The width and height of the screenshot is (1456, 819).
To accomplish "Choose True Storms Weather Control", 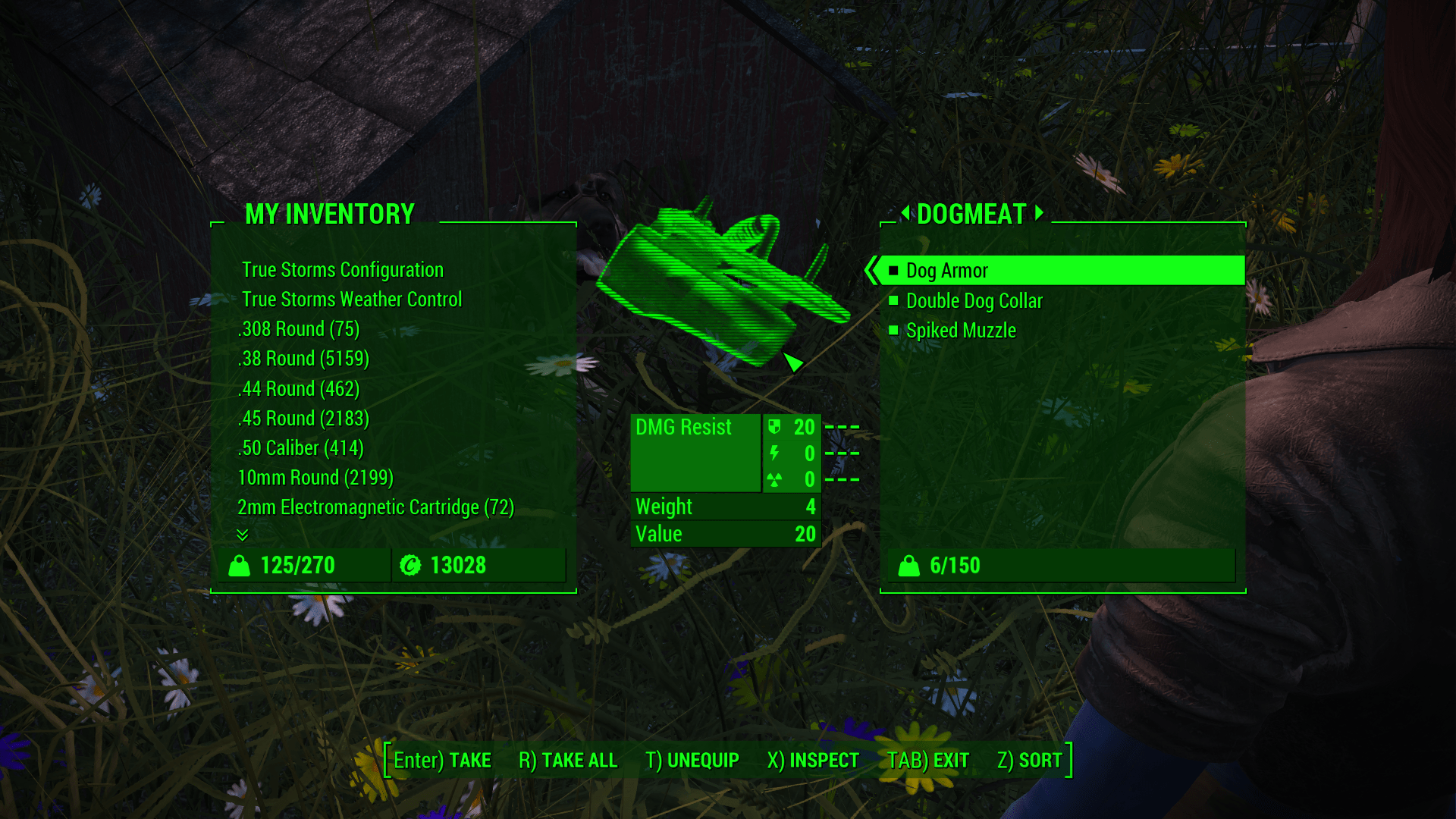I will click(351, 300).
